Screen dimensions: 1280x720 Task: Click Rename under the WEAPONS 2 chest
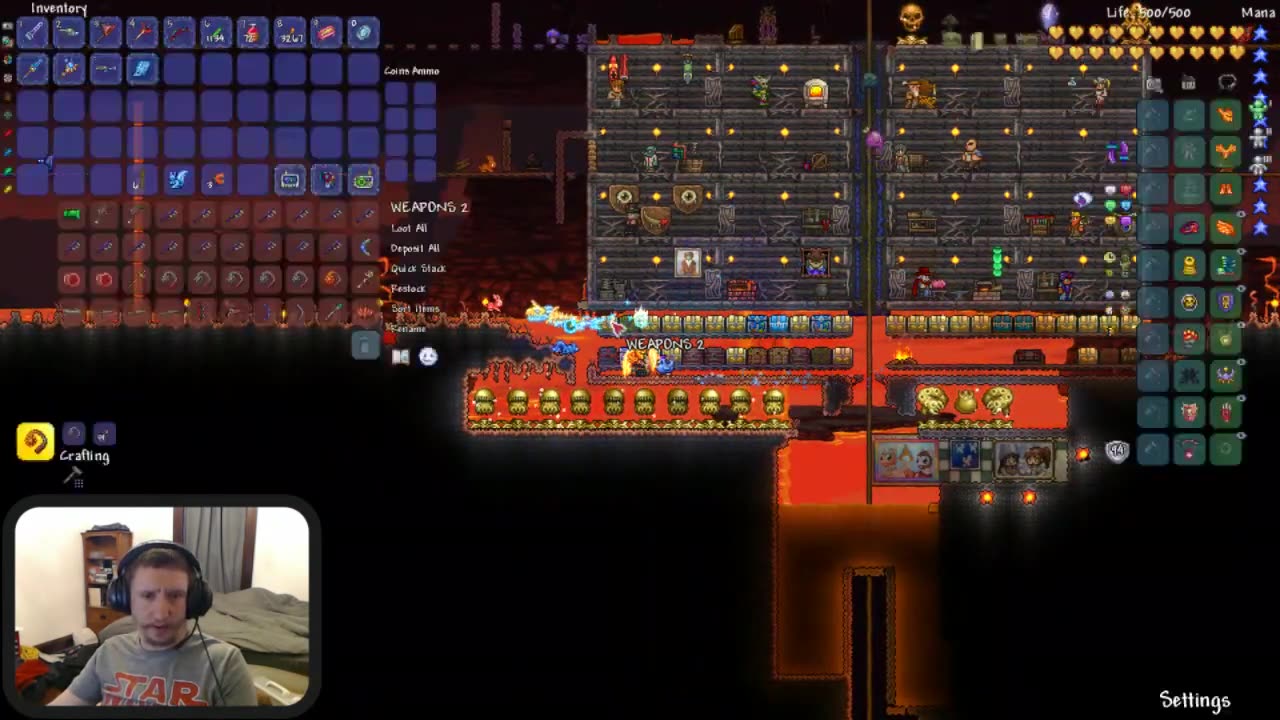pos(408,328)
